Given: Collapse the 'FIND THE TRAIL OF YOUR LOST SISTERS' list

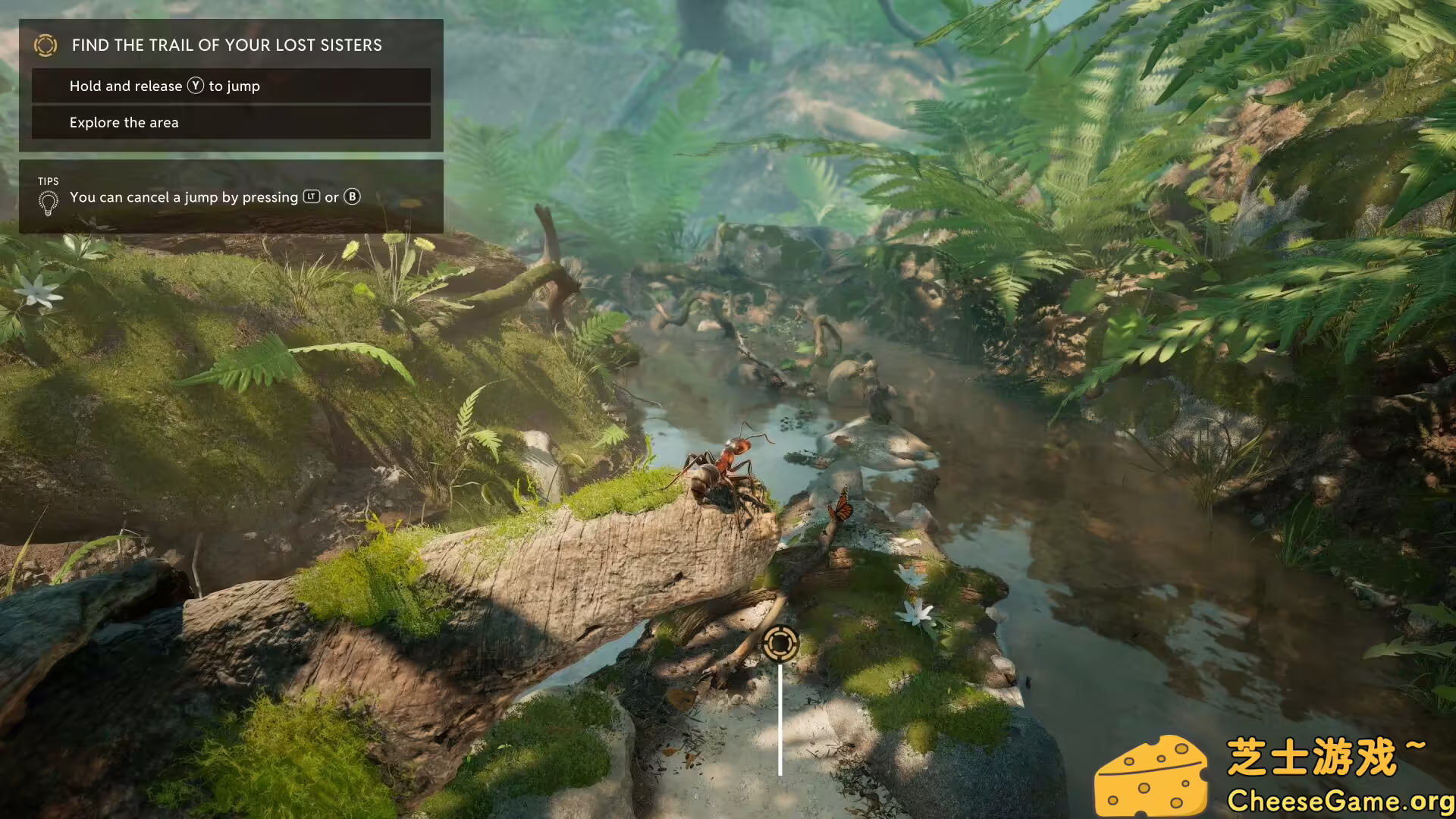Looking at the screenshot, I should click(x=227, y=45).
